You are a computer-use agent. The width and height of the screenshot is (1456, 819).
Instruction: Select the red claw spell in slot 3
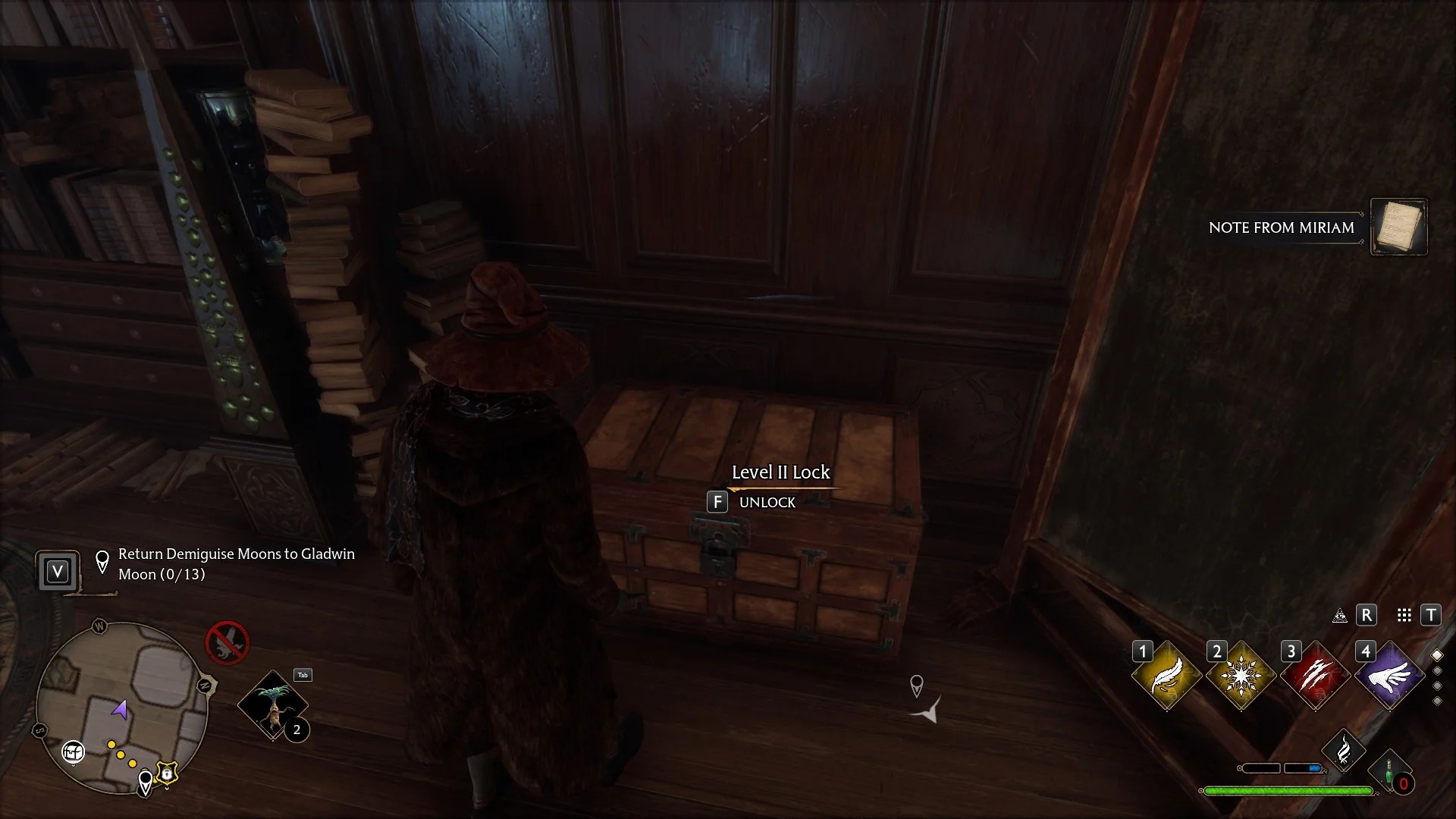(x=1316, y=674)
